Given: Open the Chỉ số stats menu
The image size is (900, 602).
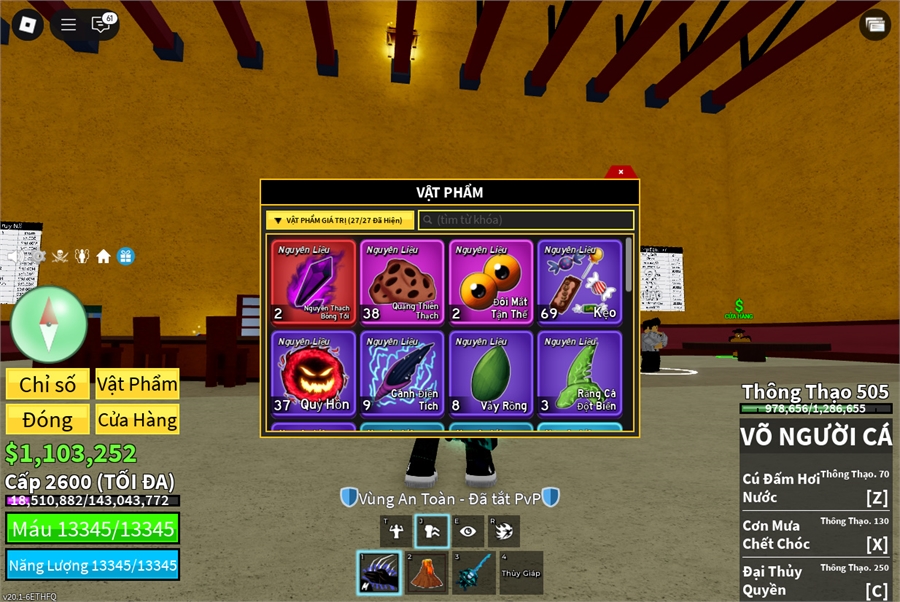Looking at the screenshot, I should click(x=48, y=384).
